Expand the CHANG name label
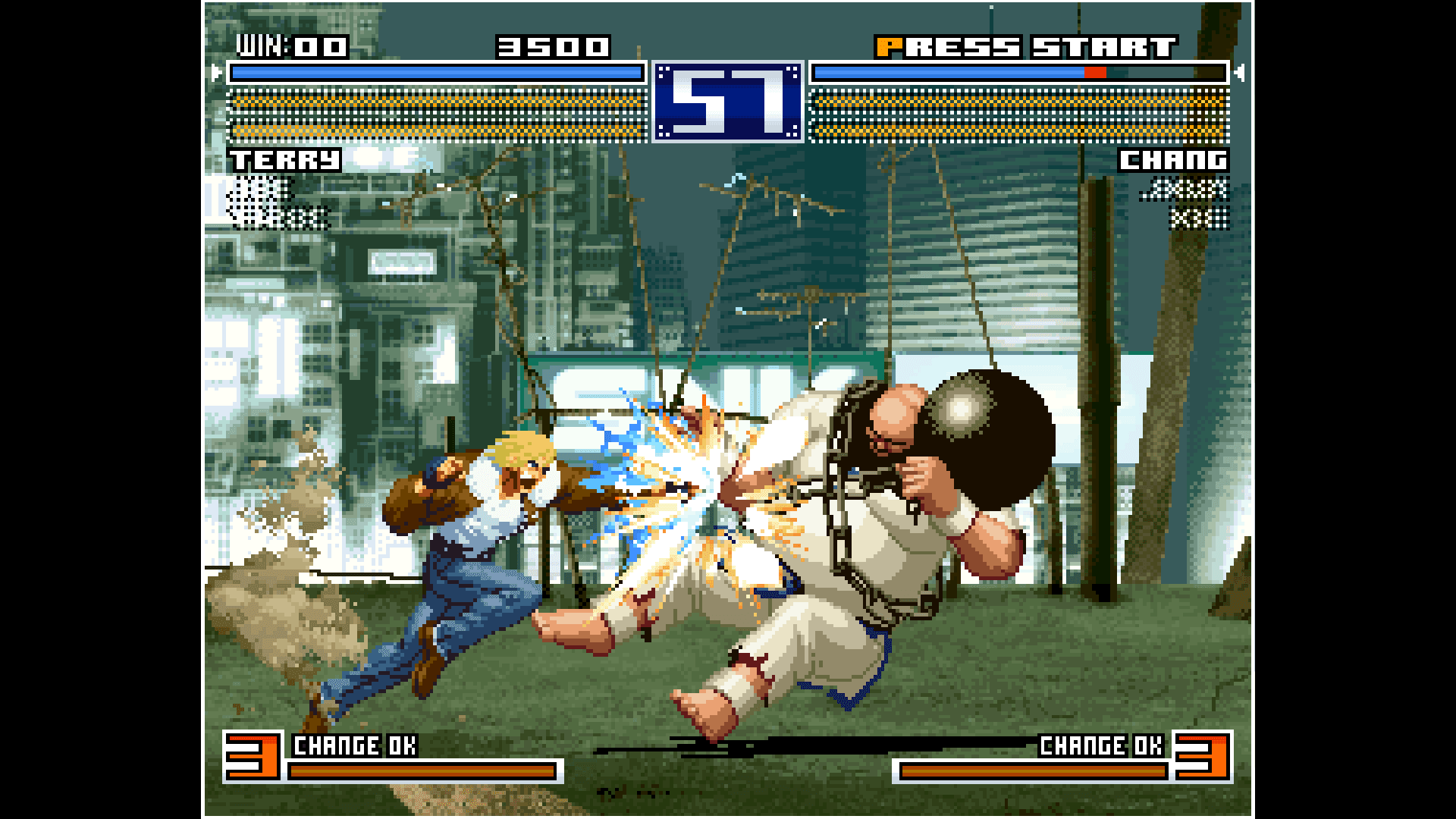The width and height of the screenshot is (1456, 819). [1175, 160]
